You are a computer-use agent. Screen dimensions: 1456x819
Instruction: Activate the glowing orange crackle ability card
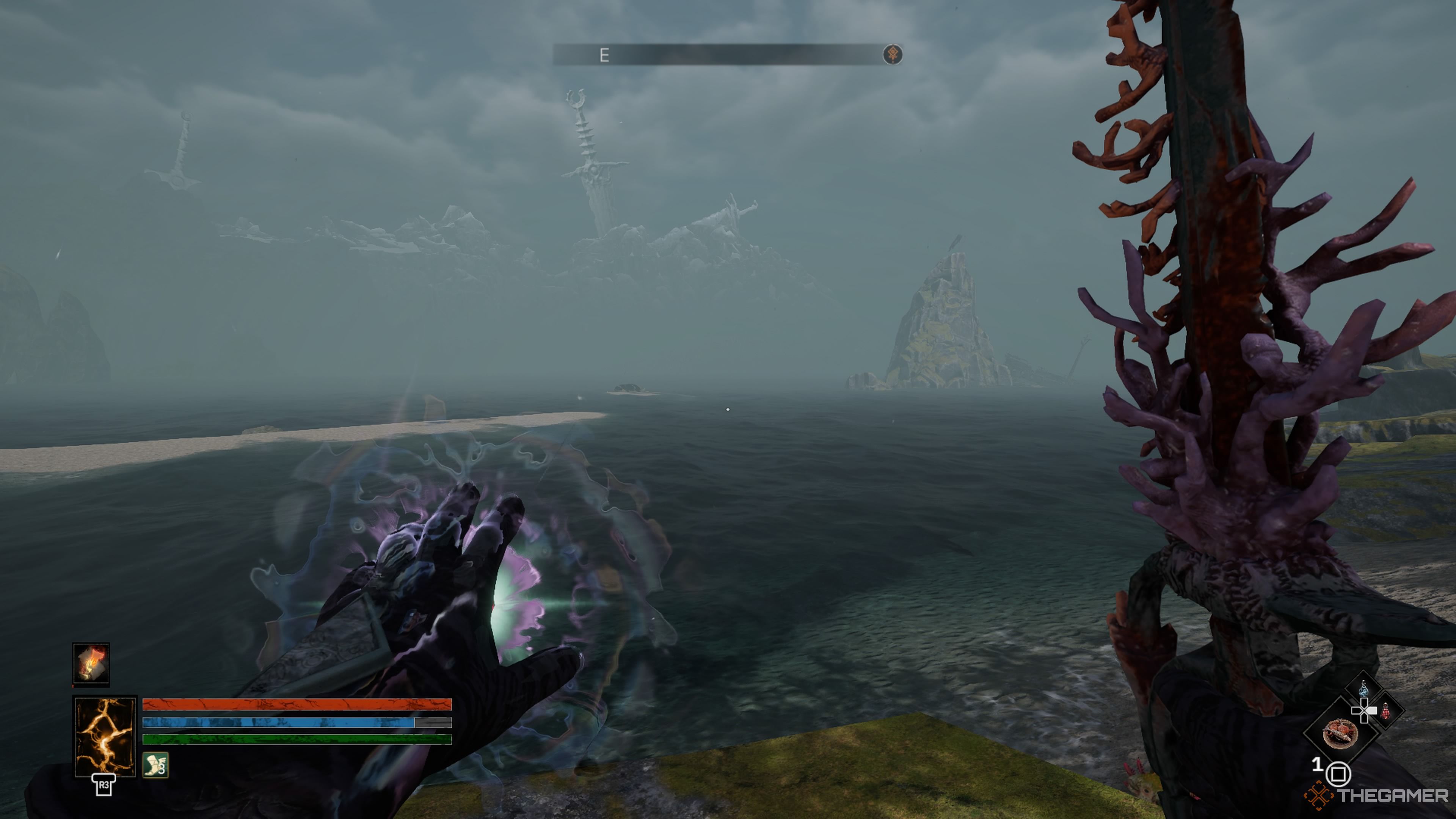(105, 735)
